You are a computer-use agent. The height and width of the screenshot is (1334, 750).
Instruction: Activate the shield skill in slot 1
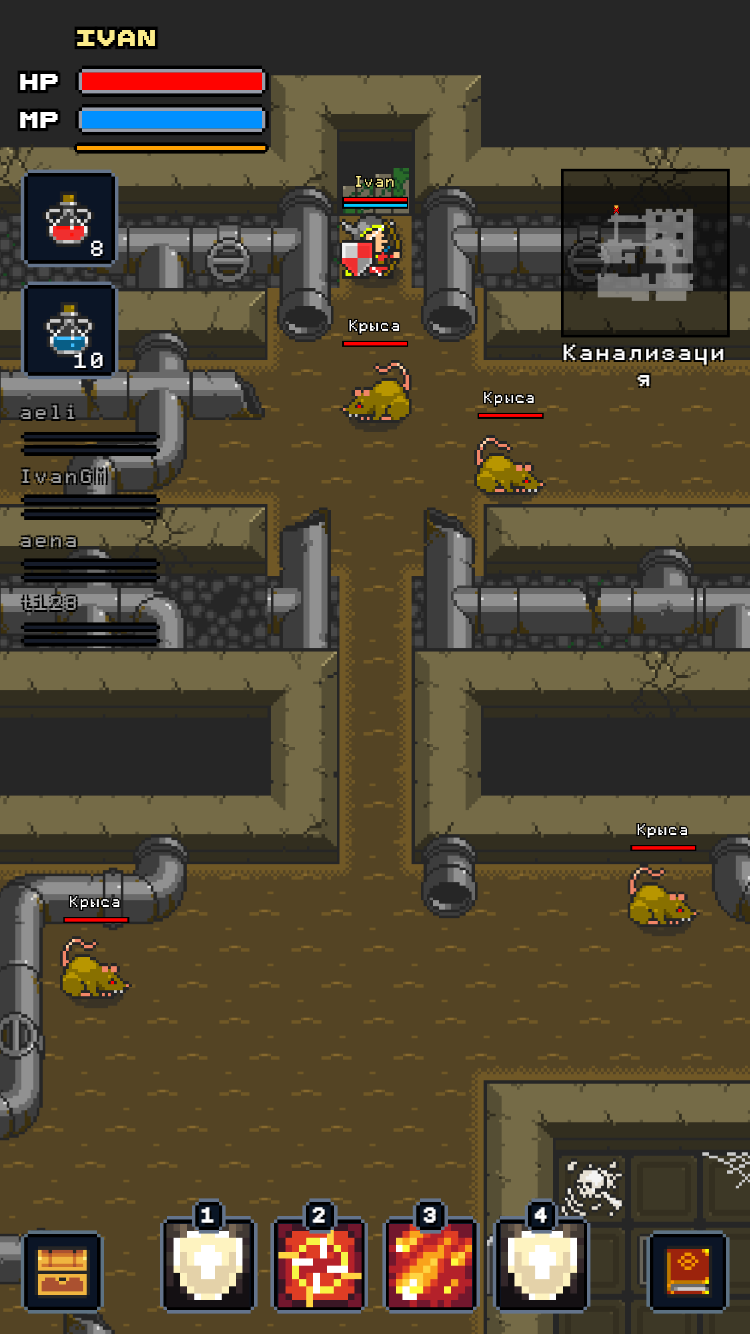[209, 1265]
